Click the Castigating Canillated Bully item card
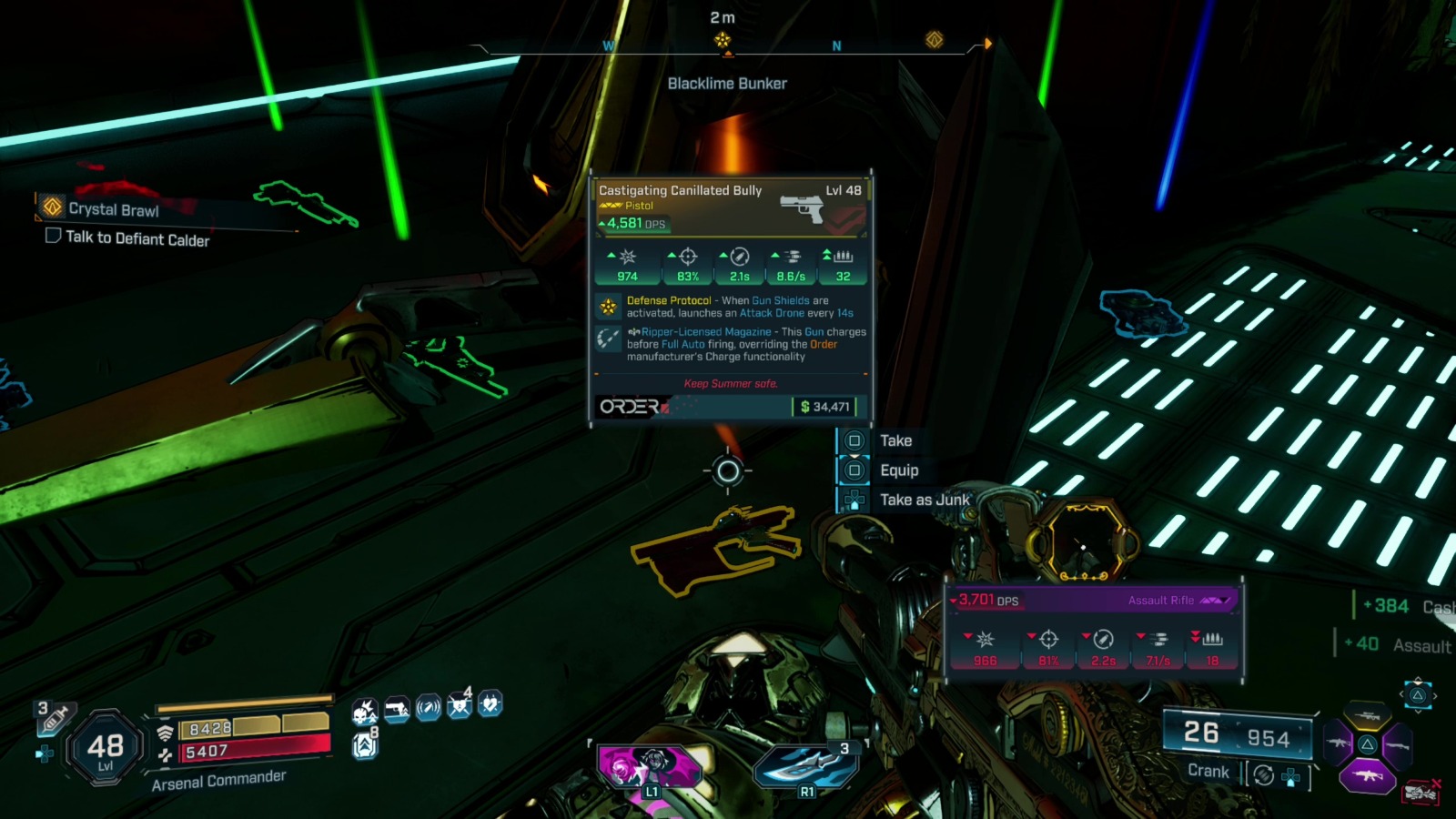 tap(731, 296)
